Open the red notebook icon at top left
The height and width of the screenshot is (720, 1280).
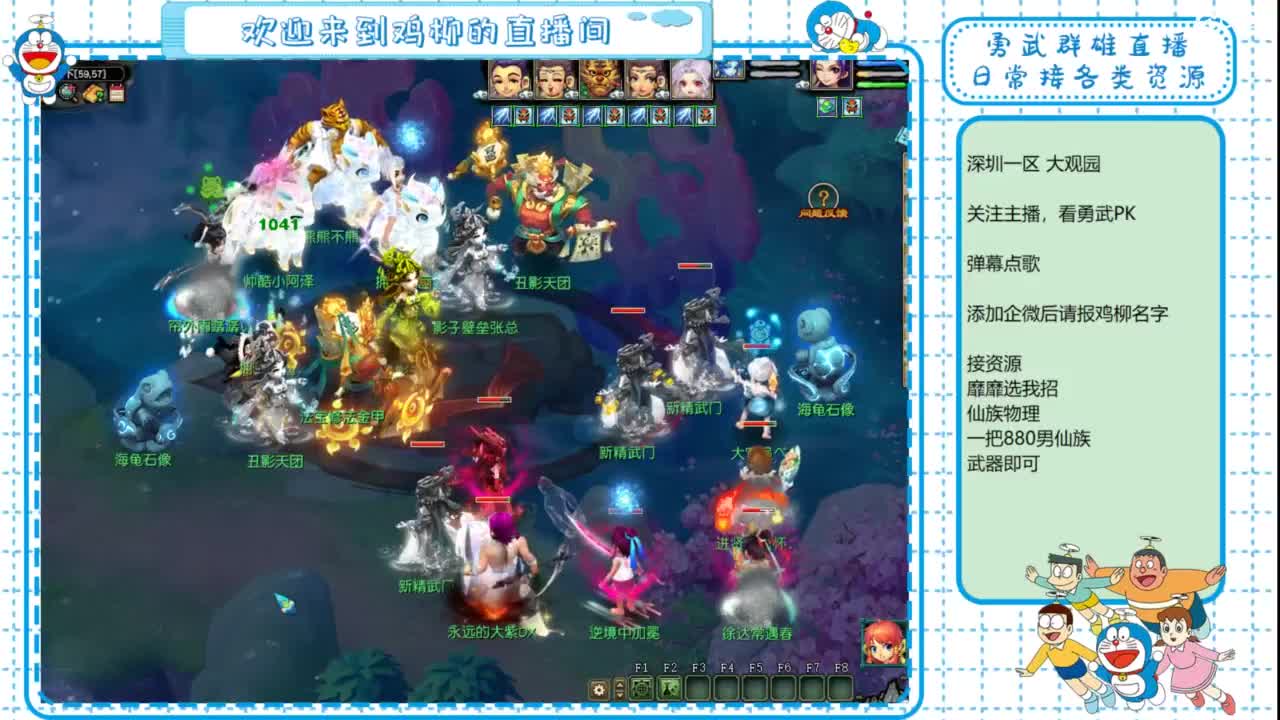click(117, 92)
